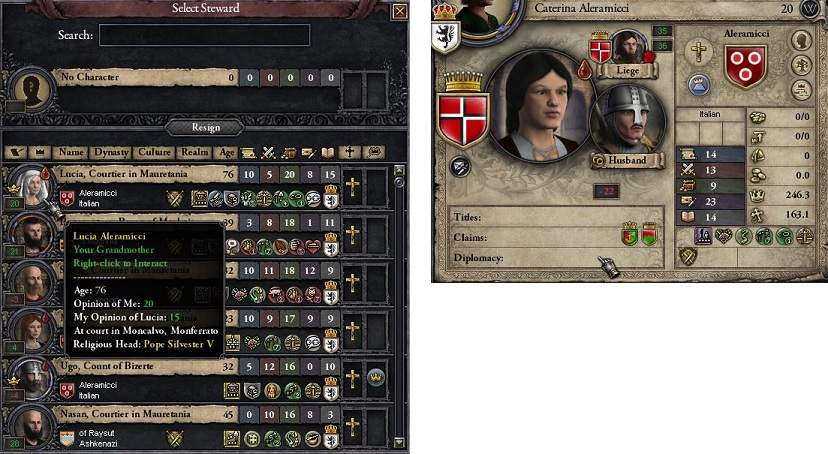This screenshot has height=454, width=828.
Task: Sort candidates by Realm
Action: [x=194, y=153]
